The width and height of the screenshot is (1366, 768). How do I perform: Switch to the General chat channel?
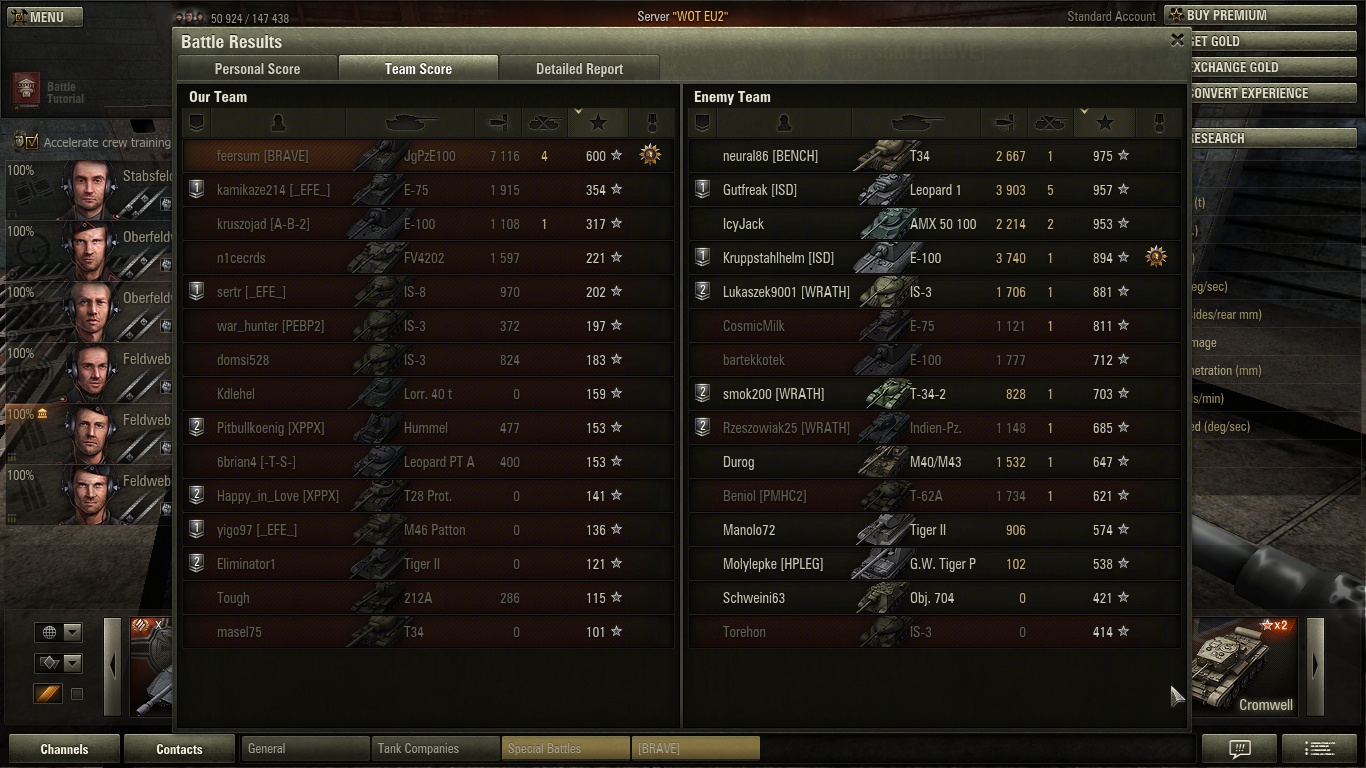305,748
